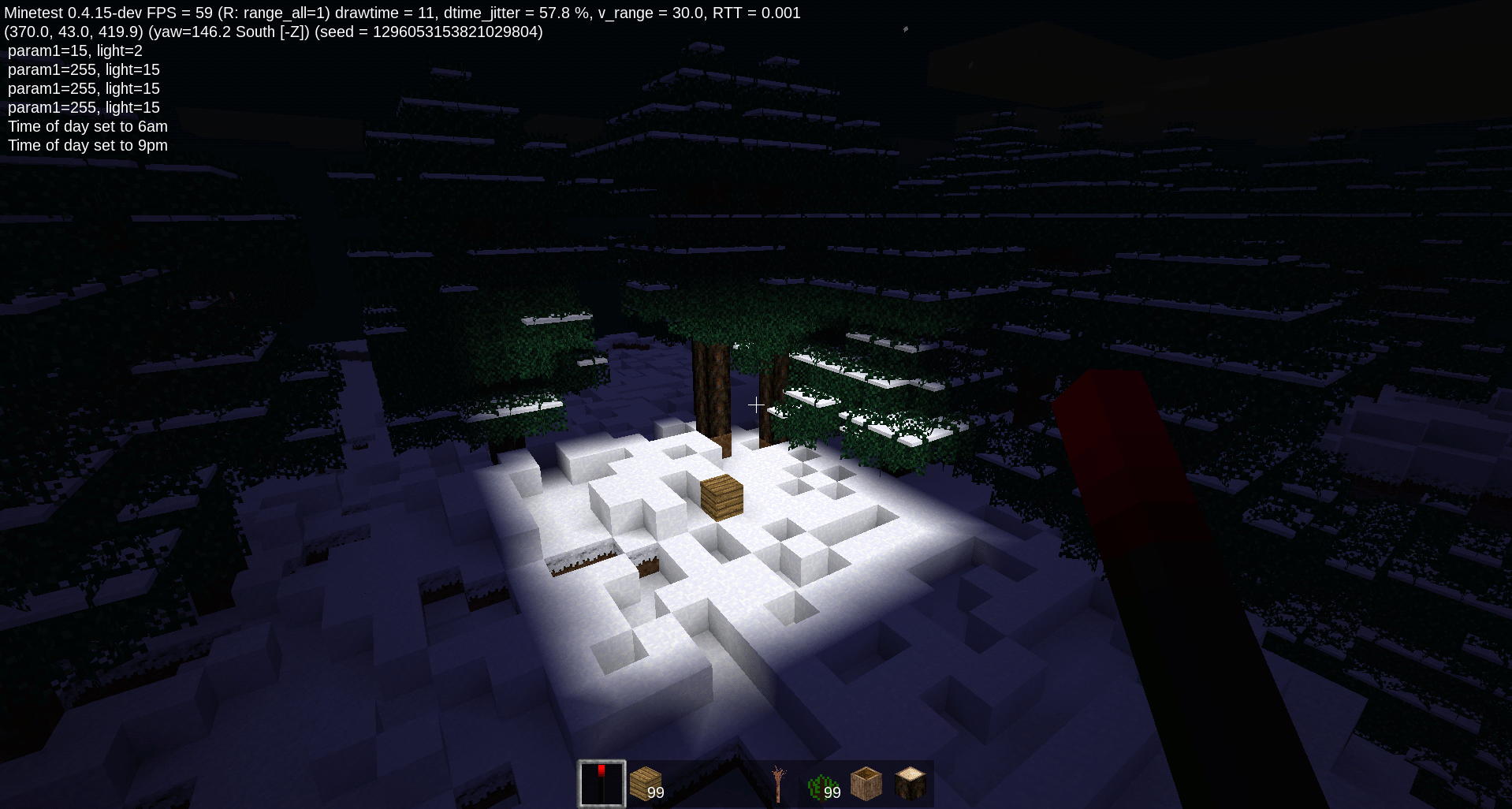Select the open wooden box hotbar item
Screen dimensions: 1512x809
pos(866,782)
